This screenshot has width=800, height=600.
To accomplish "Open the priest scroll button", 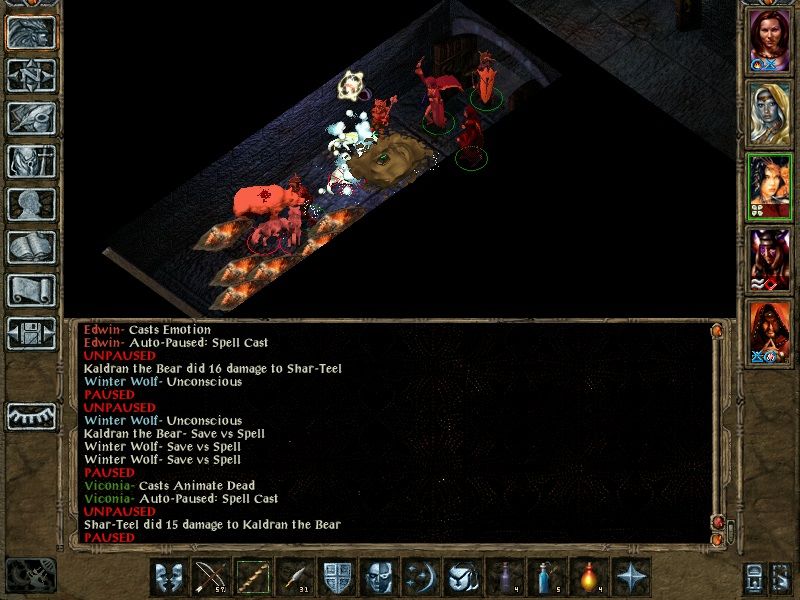I will (x=30, y=291).
